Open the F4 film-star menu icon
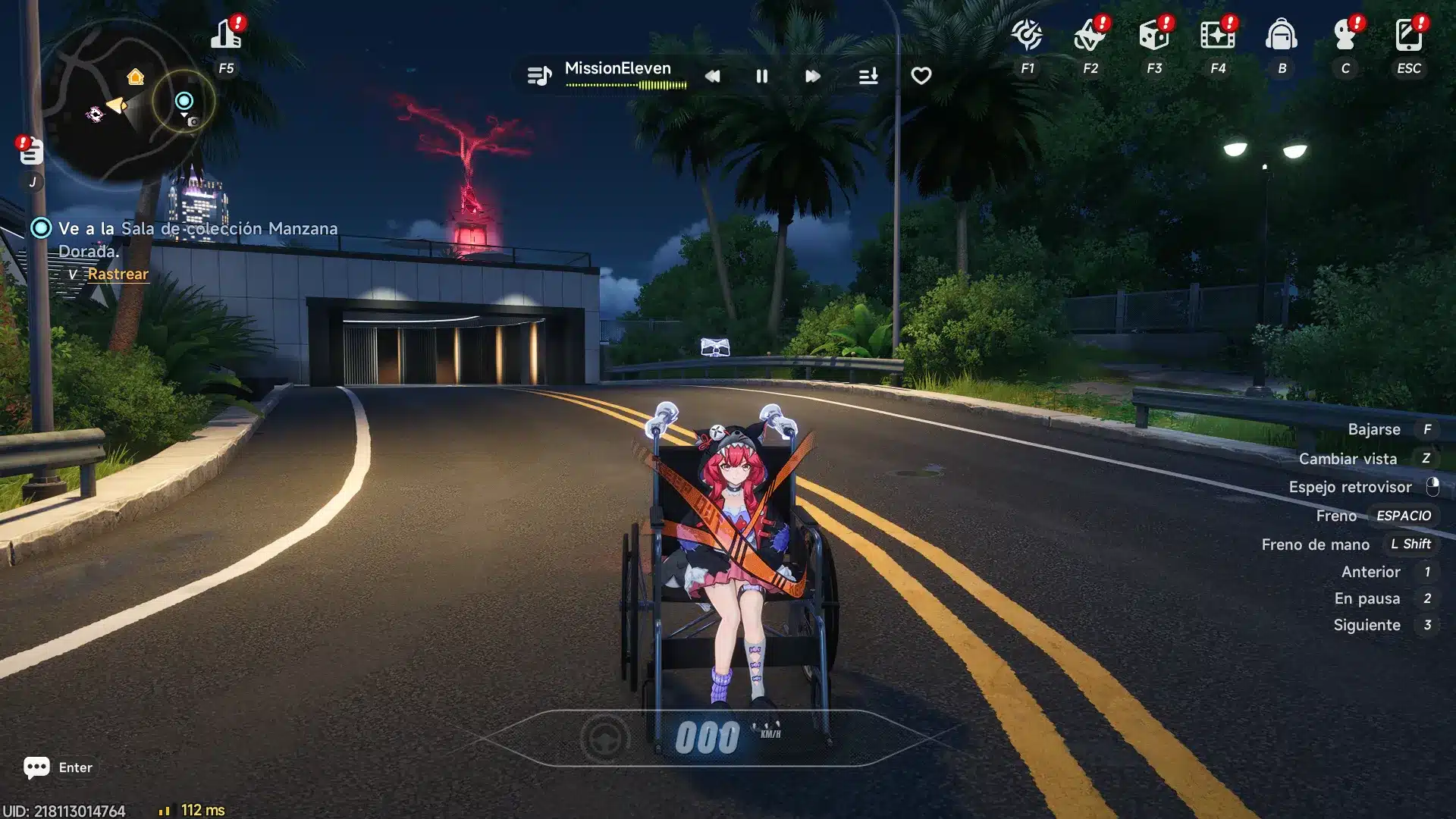 tap(1217, 36)
